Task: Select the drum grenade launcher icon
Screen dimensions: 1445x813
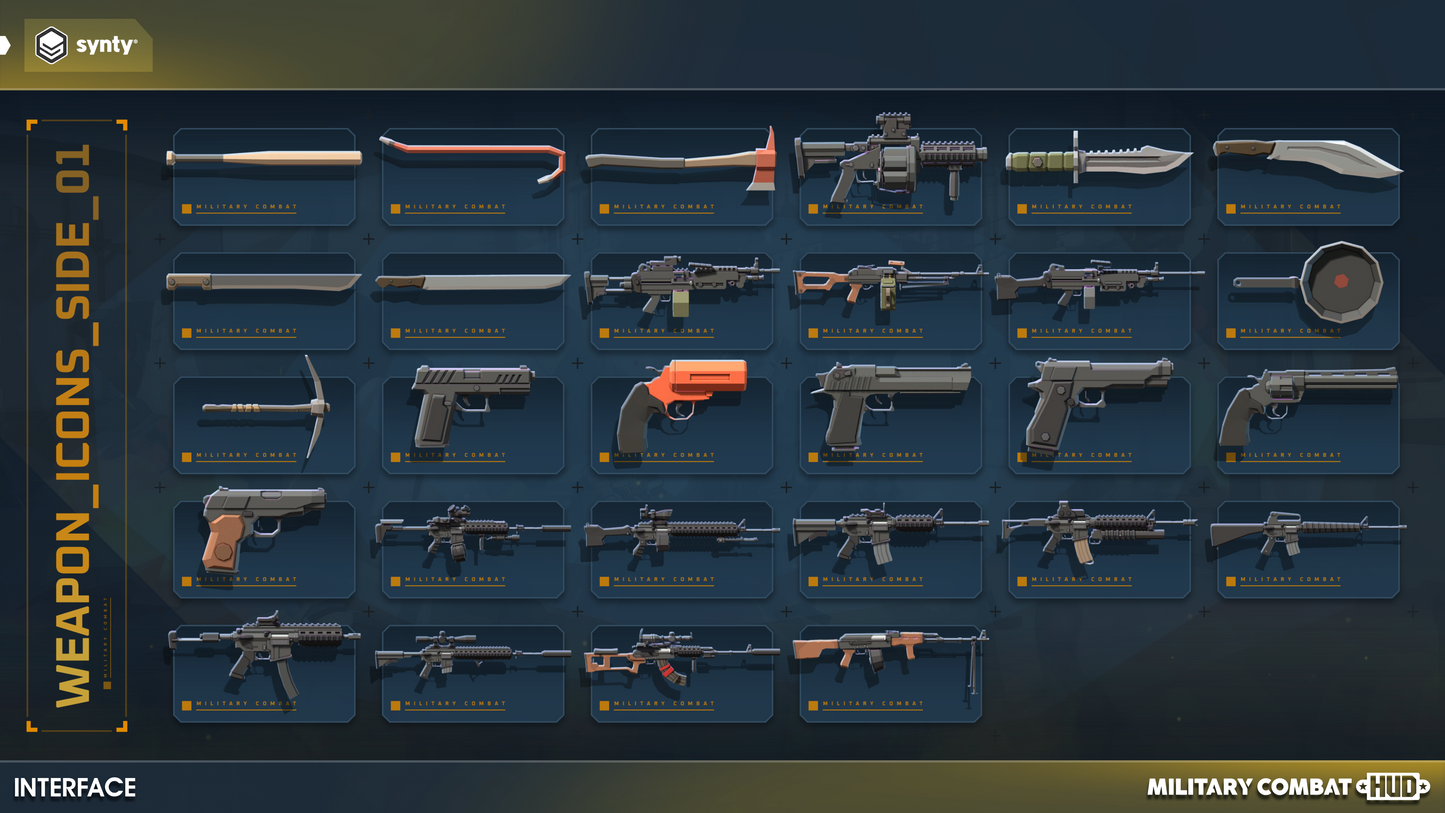Action: coord(890,162)
